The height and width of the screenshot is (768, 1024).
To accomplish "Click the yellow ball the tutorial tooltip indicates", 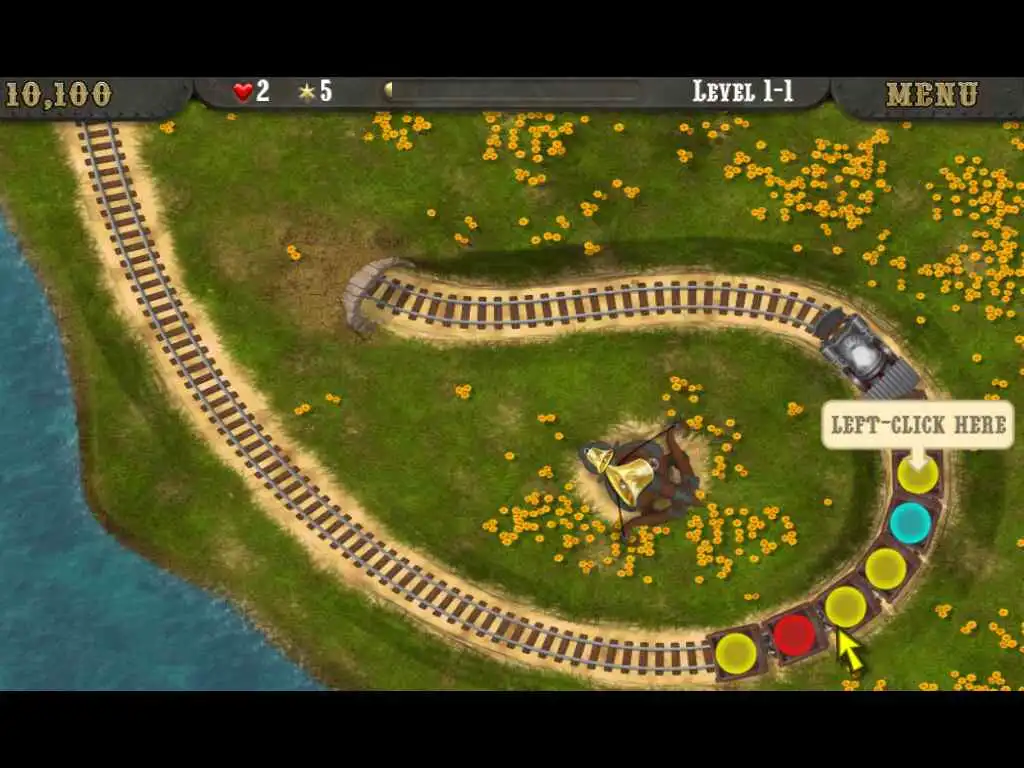I will [x=917, y=474].
